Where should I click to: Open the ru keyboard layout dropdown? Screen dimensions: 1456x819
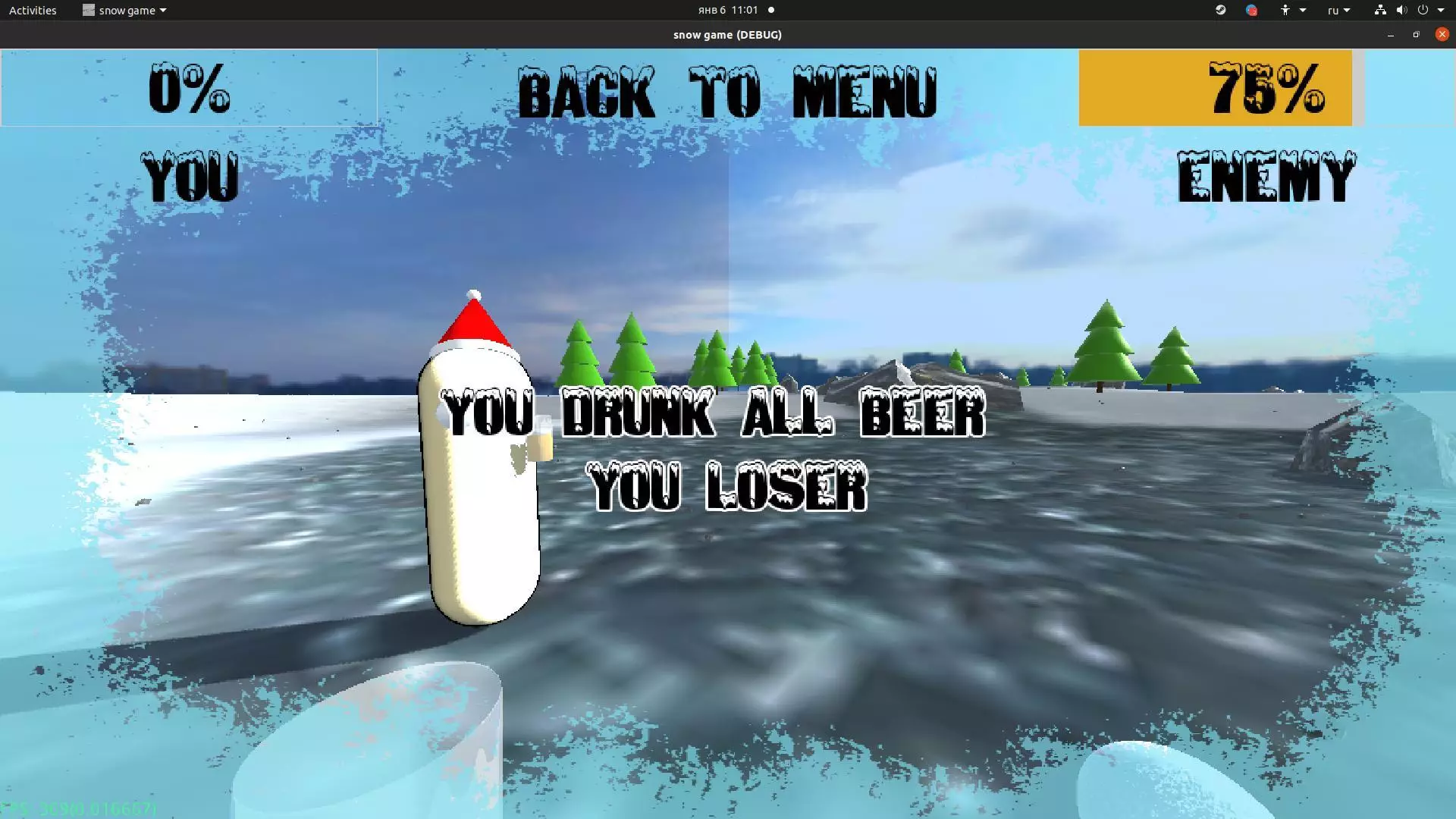pos(1338,10)
